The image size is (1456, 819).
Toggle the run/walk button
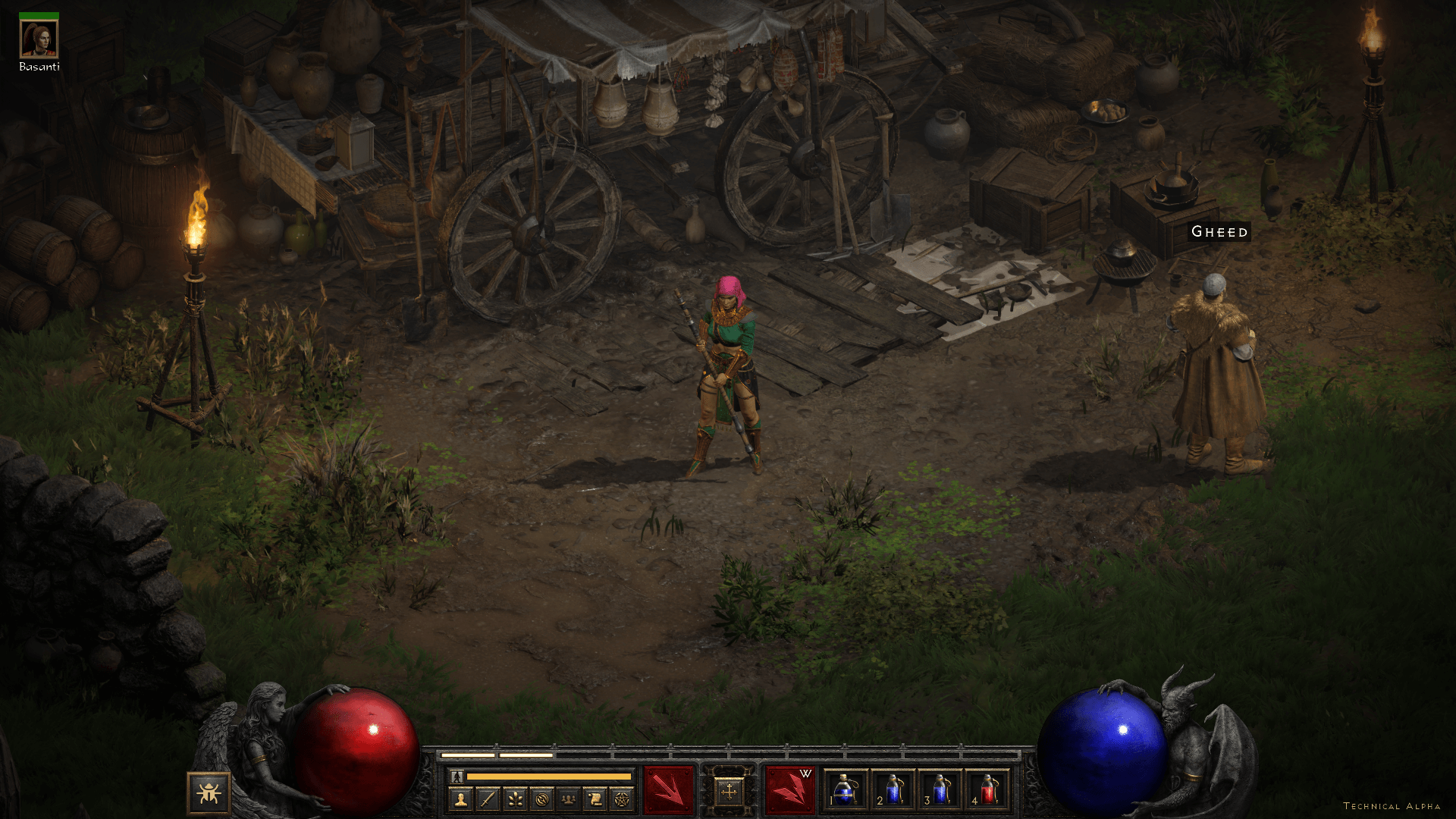click(457, 777)
